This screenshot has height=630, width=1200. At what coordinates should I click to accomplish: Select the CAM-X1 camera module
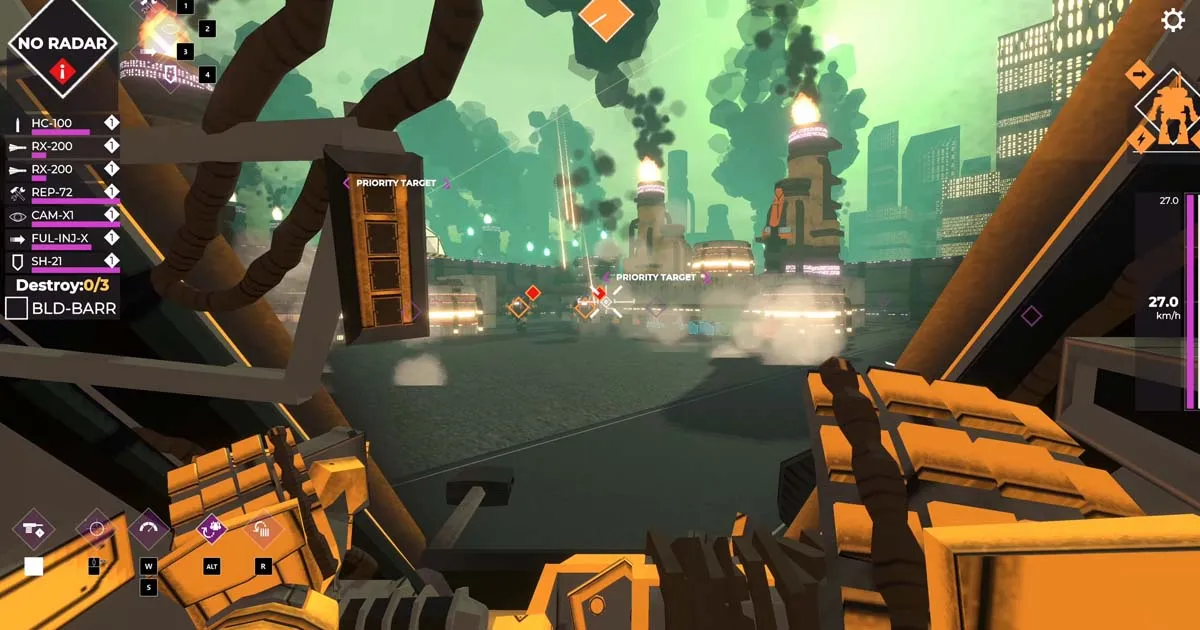60,215
